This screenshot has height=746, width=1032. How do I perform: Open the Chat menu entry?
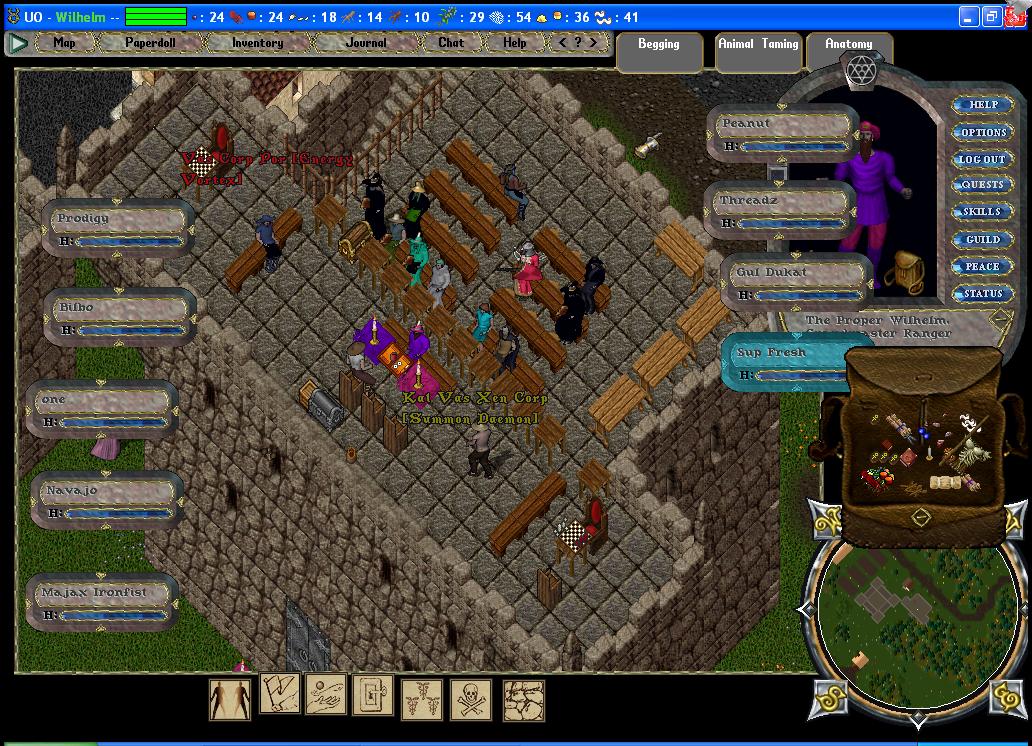click(x=451, y=43)
